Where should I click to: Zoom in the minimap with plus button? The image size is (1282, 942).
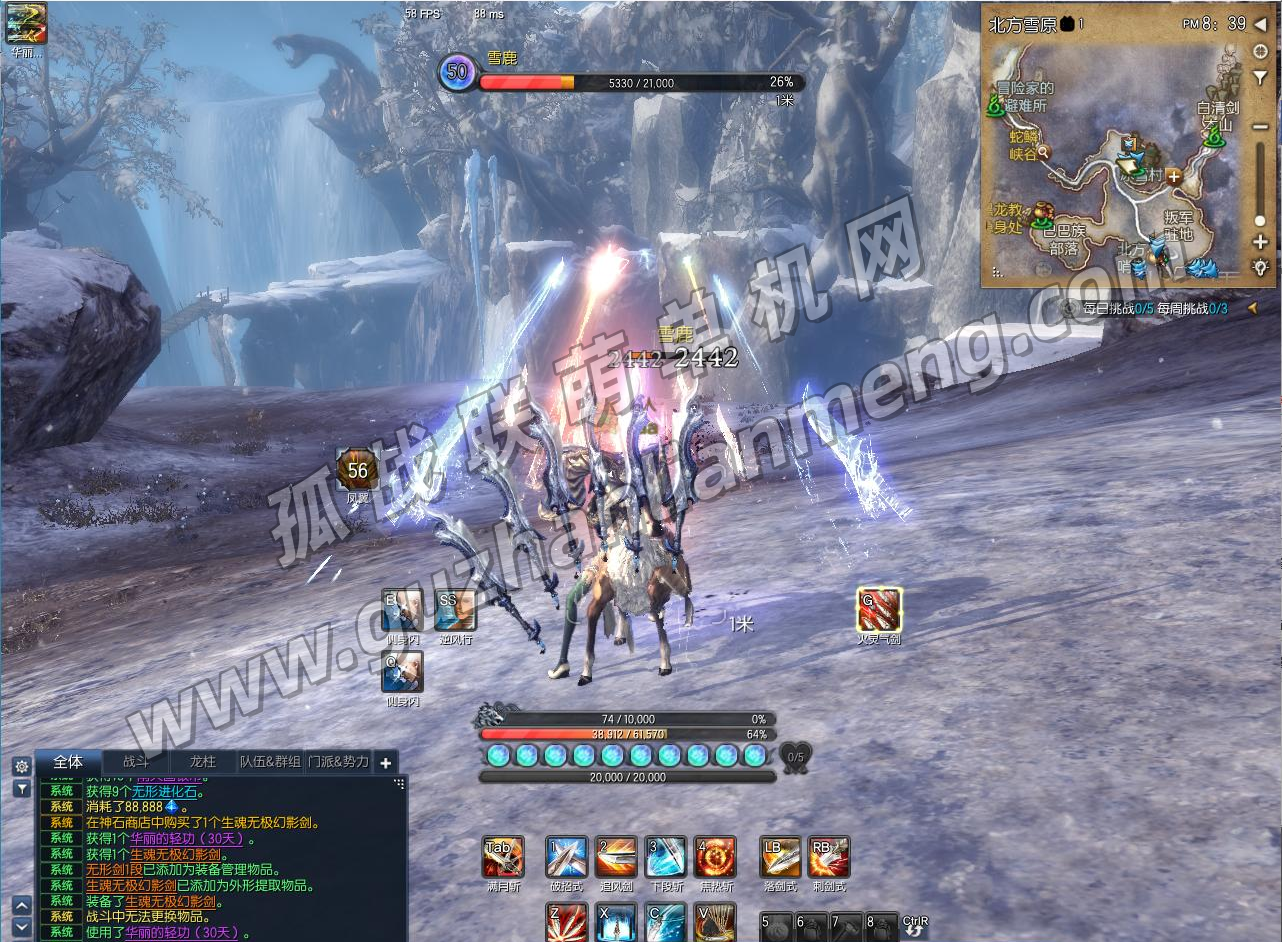[1260, 242]
